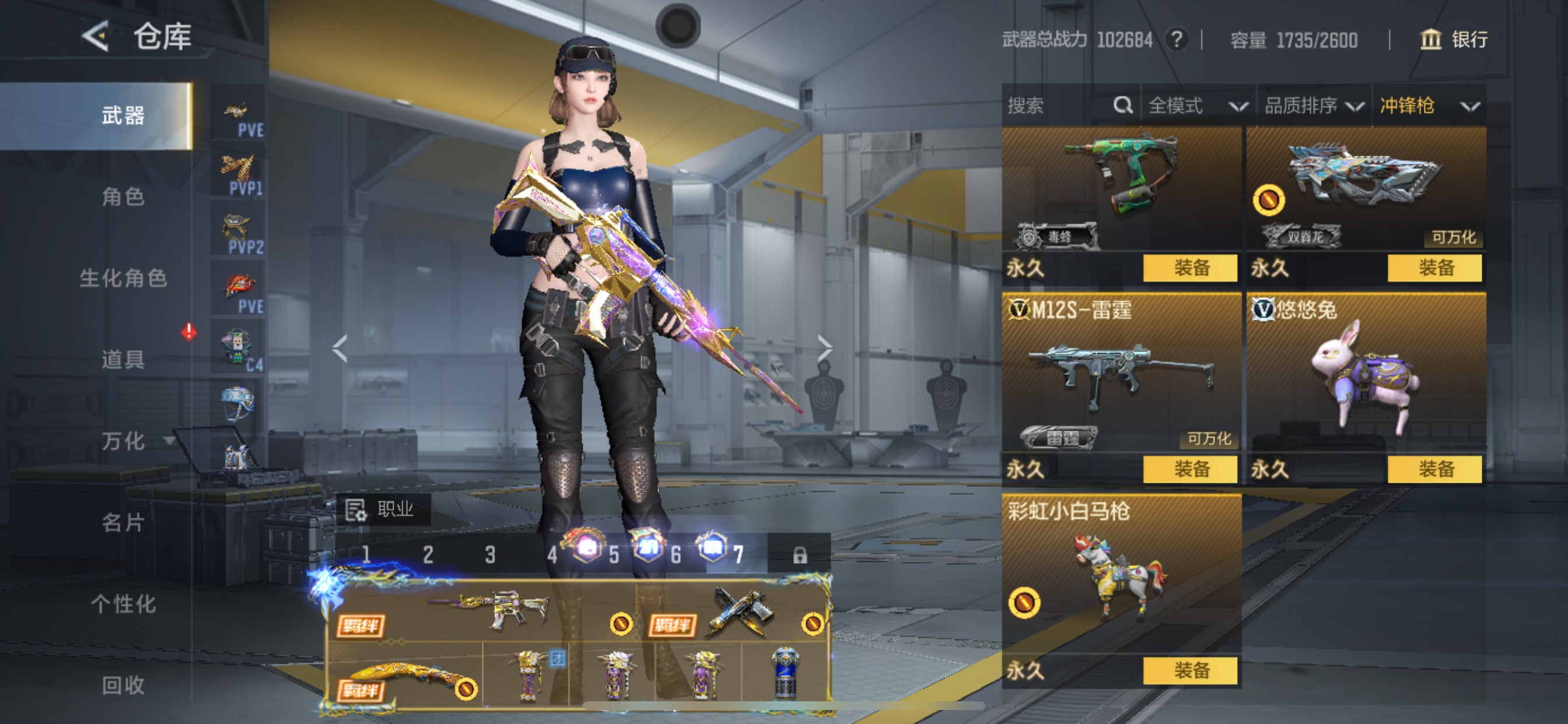Open the 名片 name card section
This screenshot has height=724, width=1568.
(123, 523)
